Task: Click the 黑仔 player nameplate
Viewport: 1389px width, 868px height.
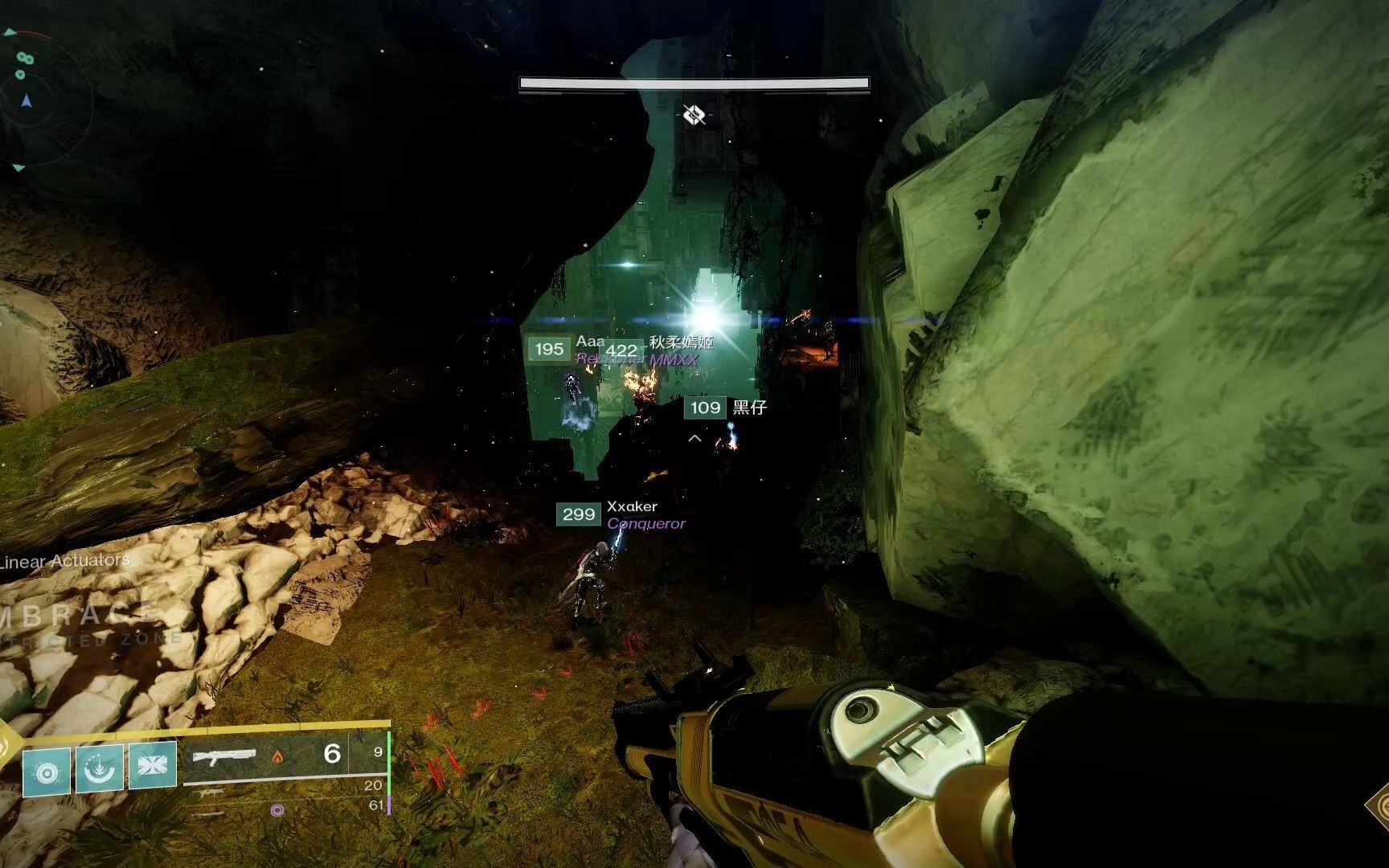Action: click(x=749, y=407)
